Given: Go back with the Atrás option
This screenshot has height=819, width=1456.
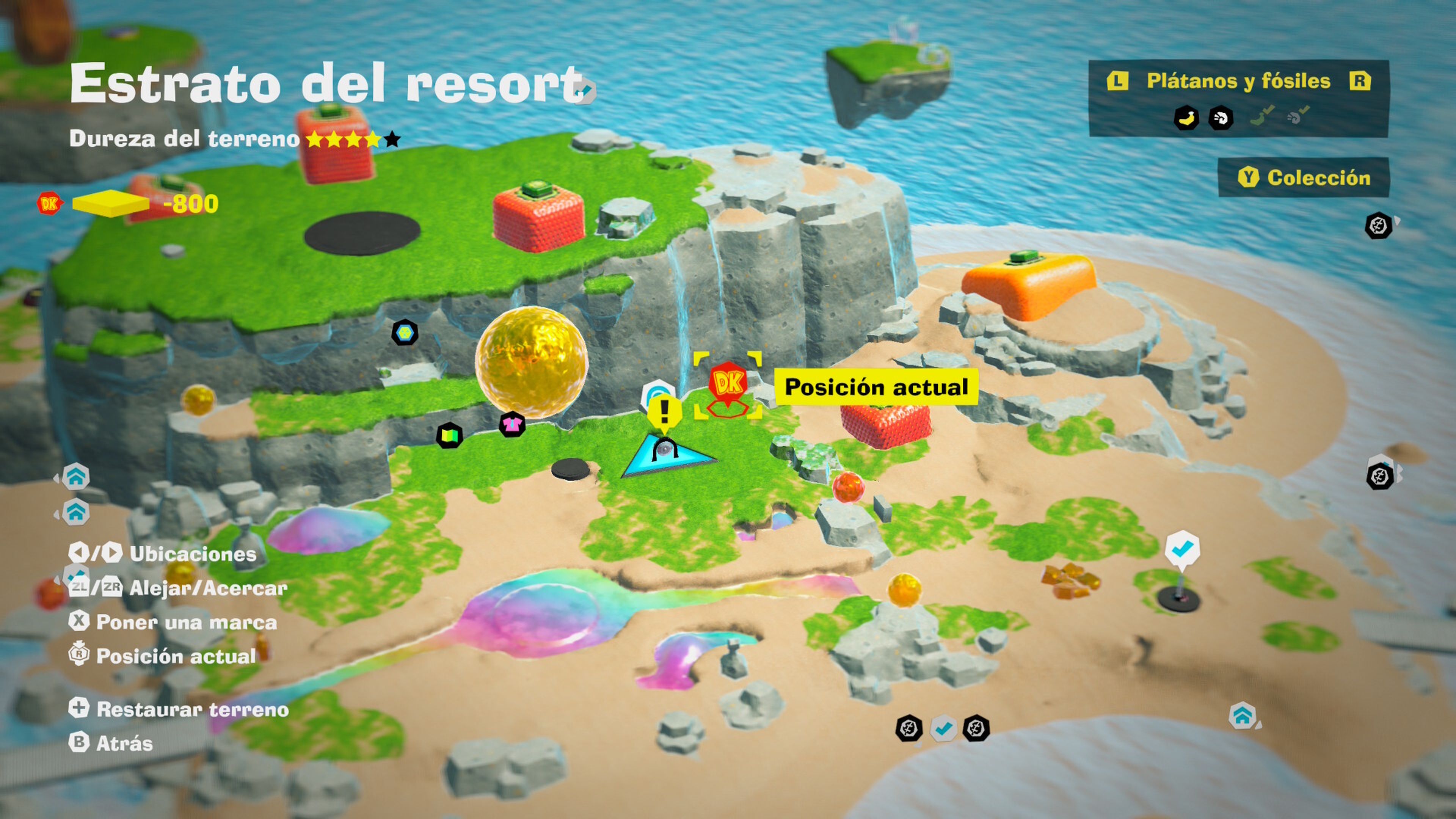Looking at the screenshot, I should 111,743.
